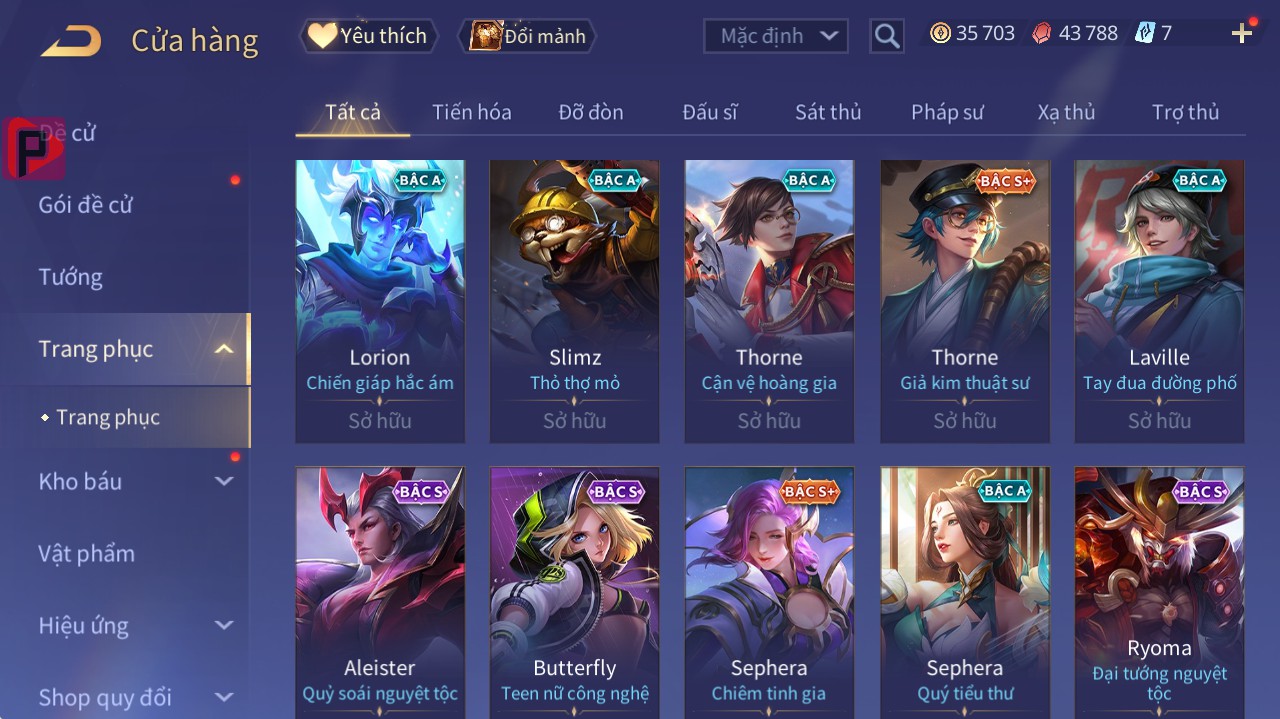This screenshot has height=719, width=1280.
Task: Open the Vật phẩm section
Action: 87,553
